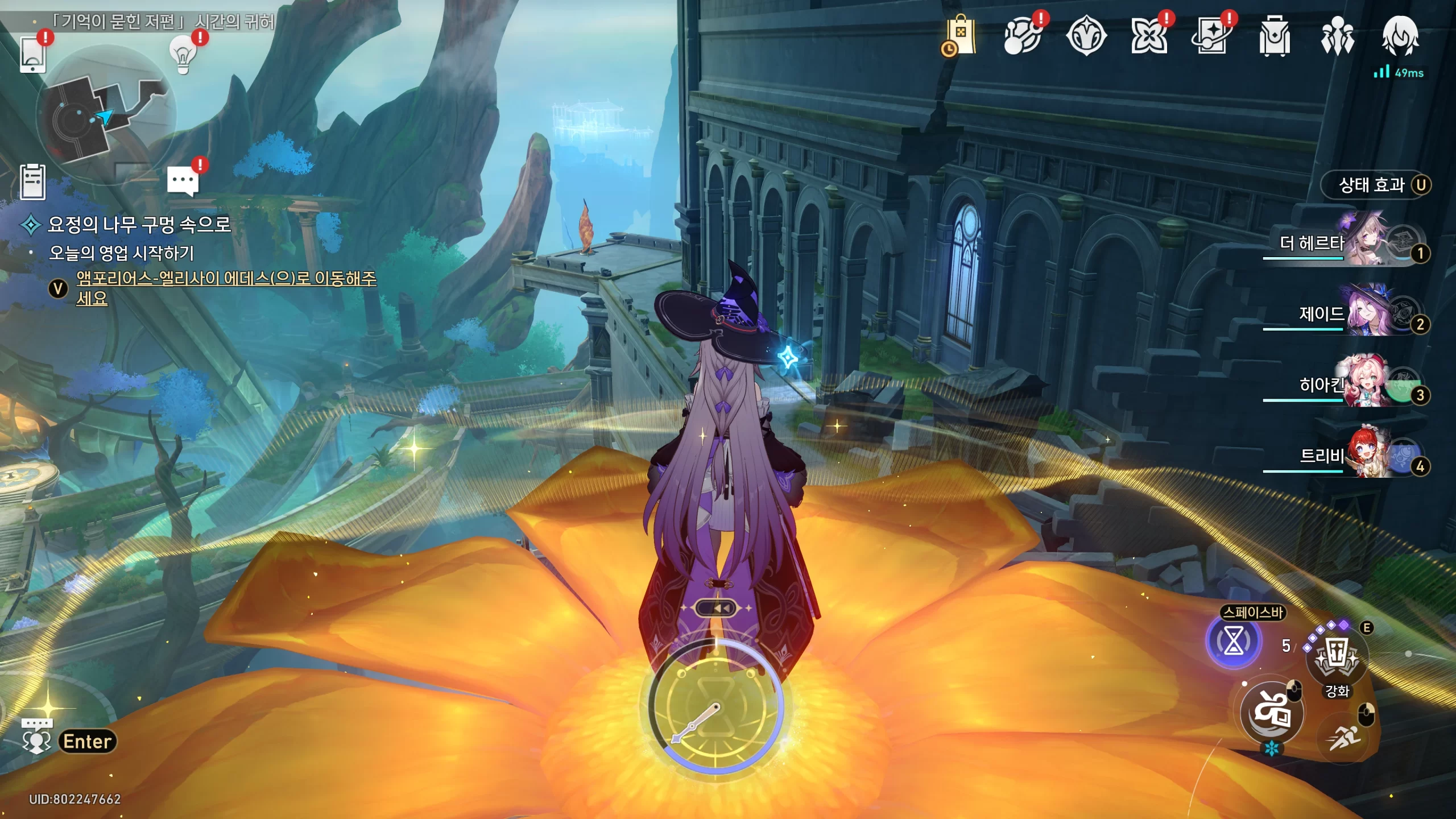The height and width of the screenshot is (819, 1456).
Task: Open the backpack inventory
Action: click(x=1275, y=36)
